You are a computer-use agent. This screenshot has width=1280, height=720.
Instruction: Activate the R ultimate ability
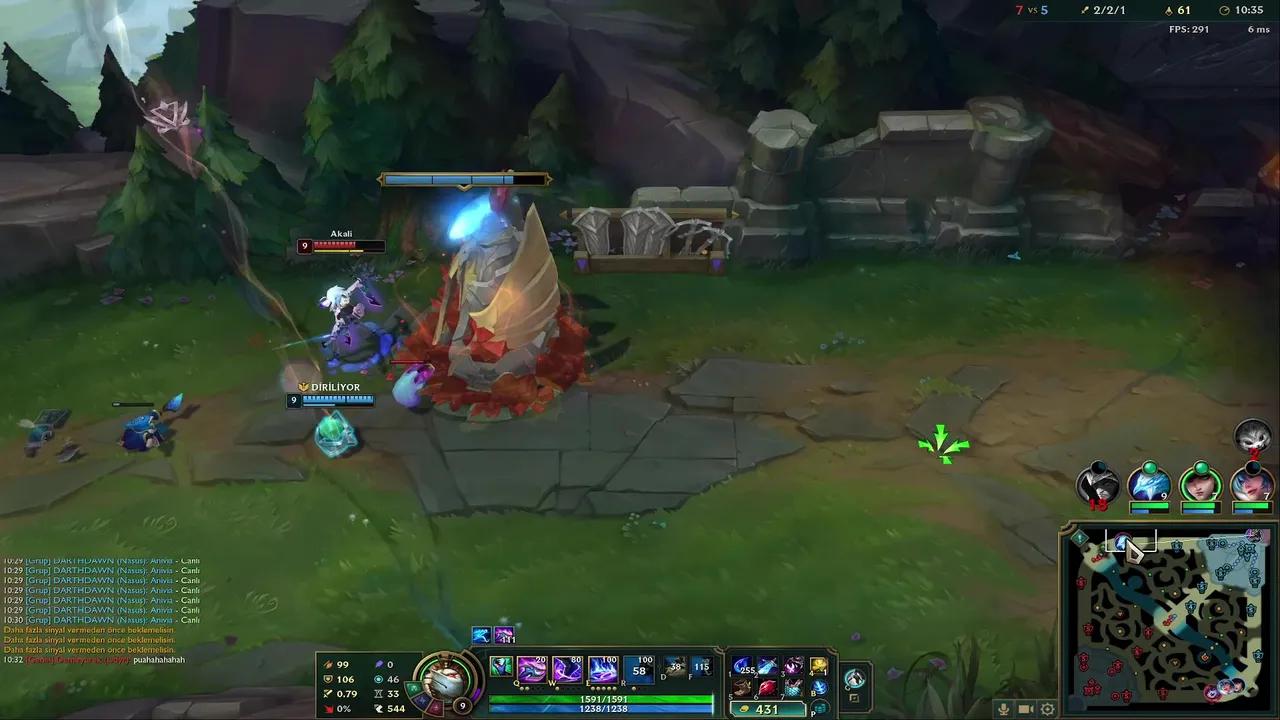(638, 668)
